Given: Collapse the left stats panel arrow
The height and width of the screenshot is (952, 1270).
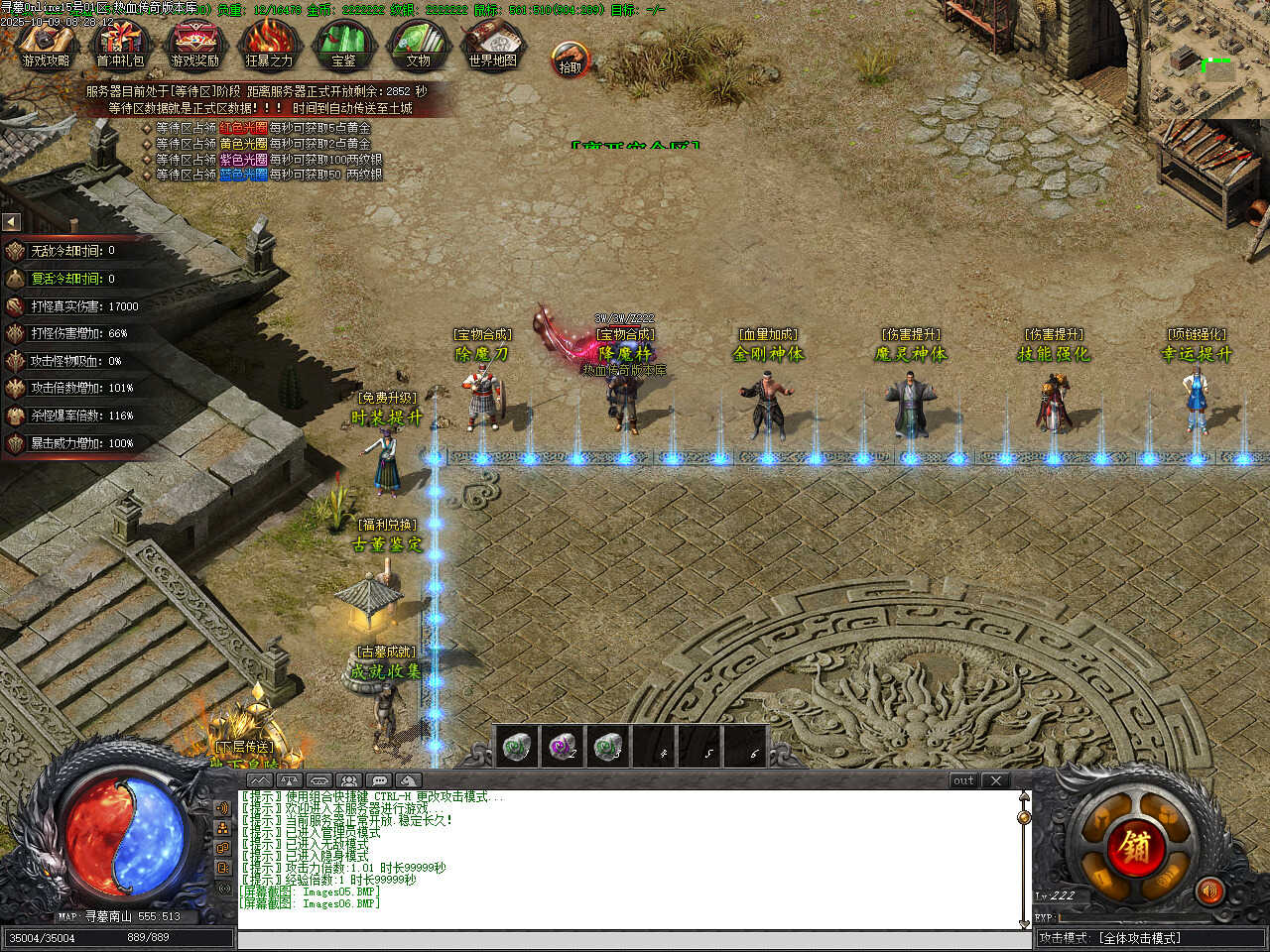Looking at the screenshot, I should click(11, 222).
